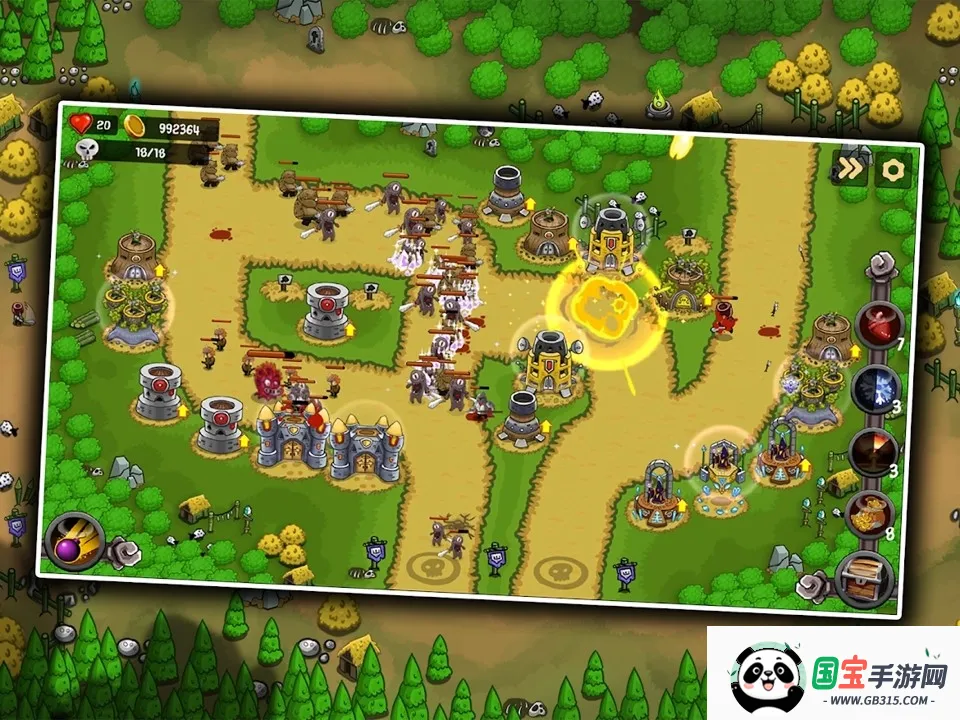Use the volcano eruption ability
The width and height of the screenshot is (960, 720).
871,451
